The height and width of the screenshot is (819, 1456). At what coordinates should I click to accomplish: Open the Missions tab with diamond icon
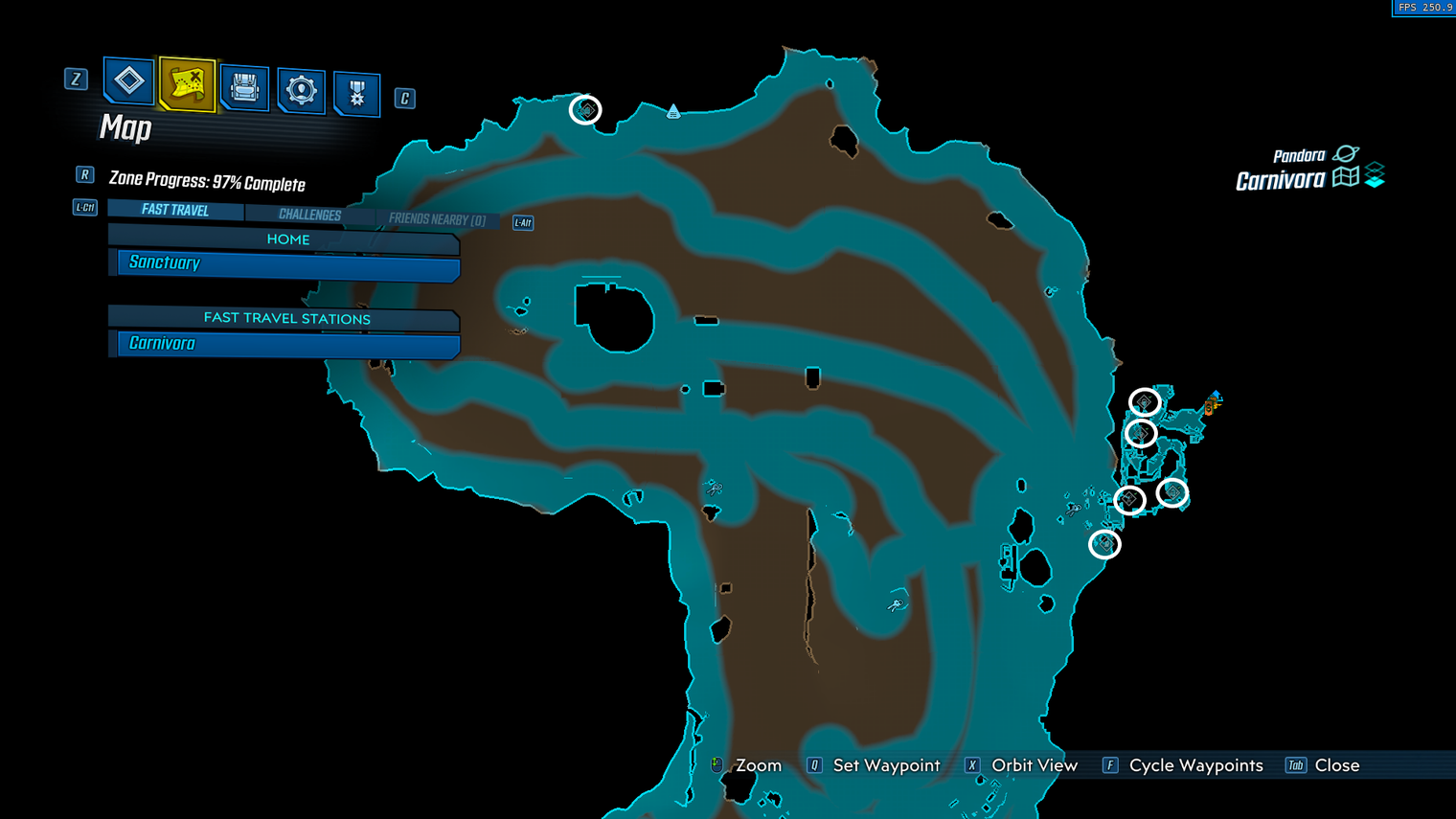(x=128, y=81)
